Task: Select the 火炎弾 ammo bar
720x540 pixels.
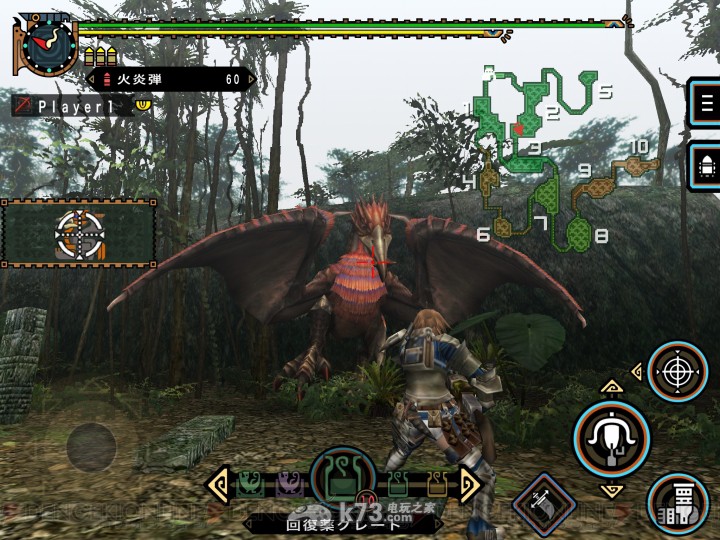Action: (x=170, y=78)
